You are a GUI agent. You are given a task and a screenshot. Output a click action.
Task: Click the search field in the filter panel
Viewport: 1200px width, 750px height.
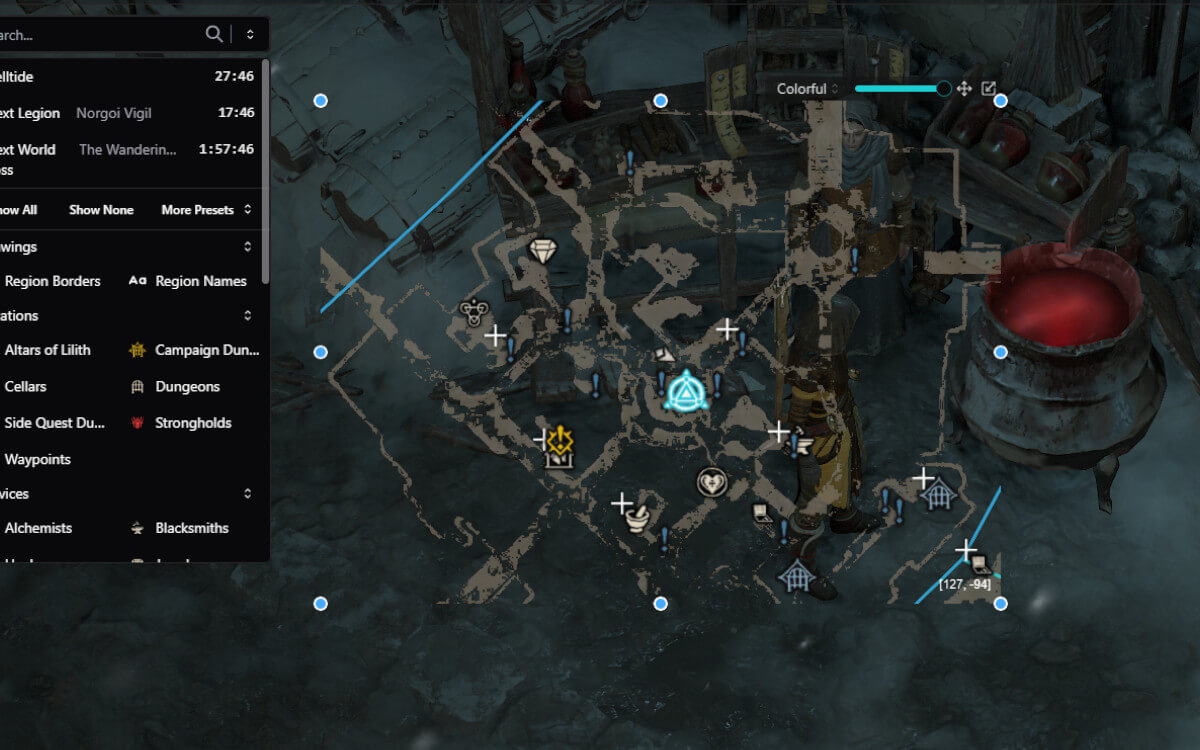[x=100, y=35]
